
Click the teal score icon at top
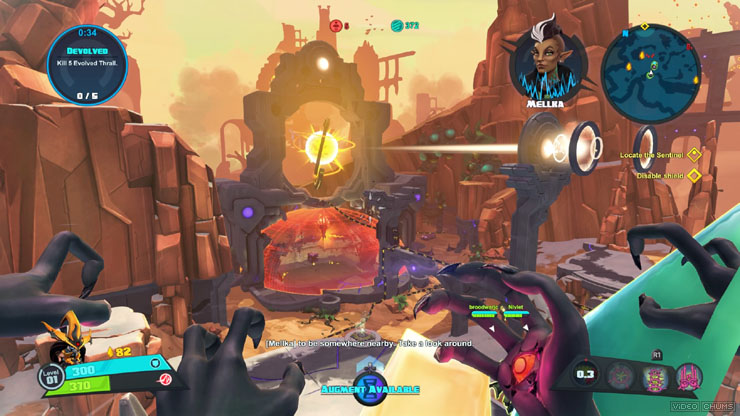pos(397,25)
